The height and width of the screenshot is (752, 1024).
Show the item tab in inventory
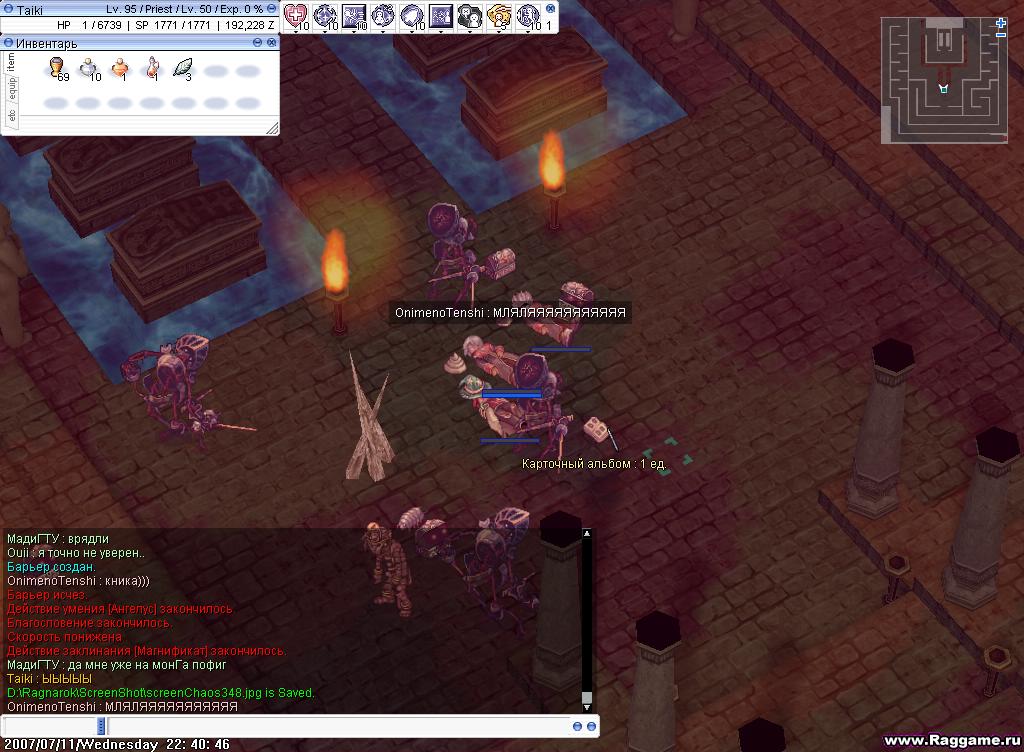[x=12, y=62]
